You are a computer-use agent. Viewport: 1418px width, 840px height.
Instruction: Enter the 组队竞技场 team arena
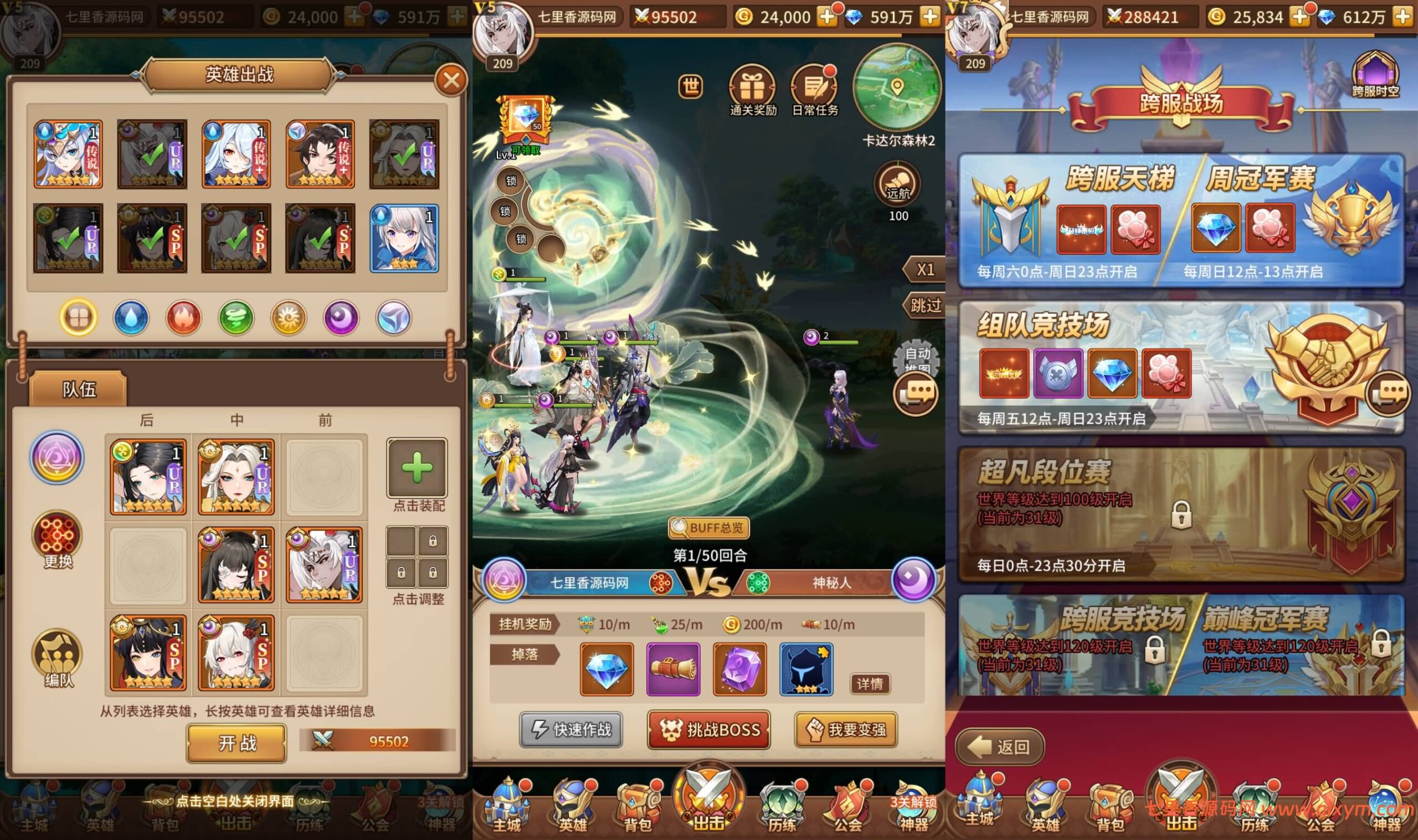pyautogui.click(x=1180, y=368)
